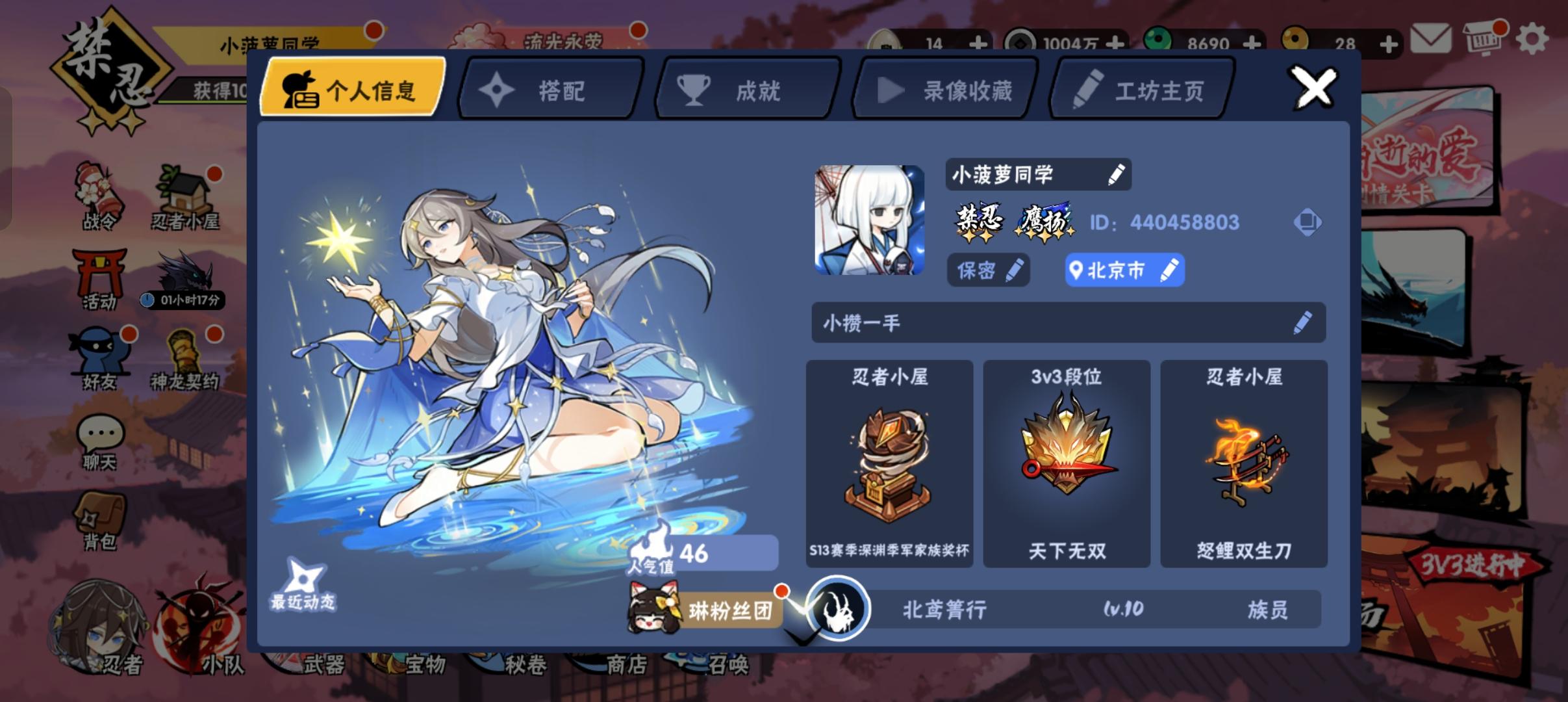1568x702 pixels.
Task: Copy the player ID with the copy icon
Action: [1308, 222]
